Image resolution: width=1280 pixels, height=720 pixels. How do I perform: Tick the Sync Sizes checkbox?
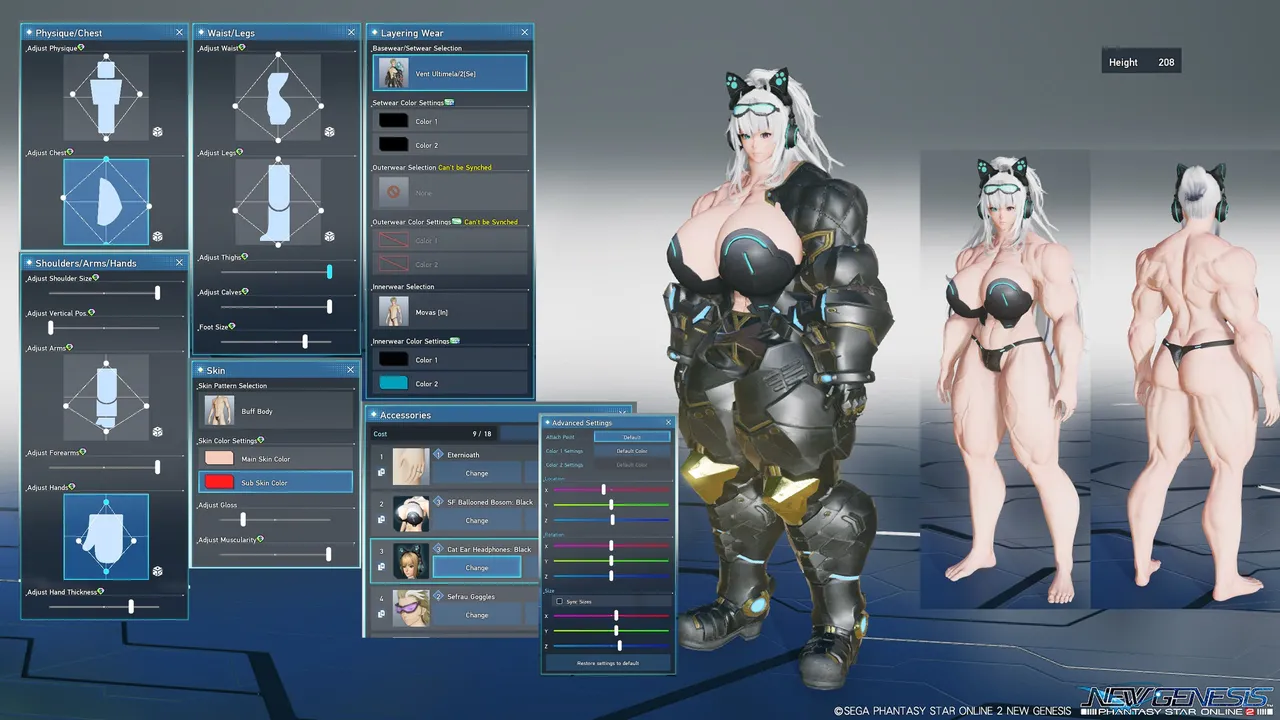[559, 601]
